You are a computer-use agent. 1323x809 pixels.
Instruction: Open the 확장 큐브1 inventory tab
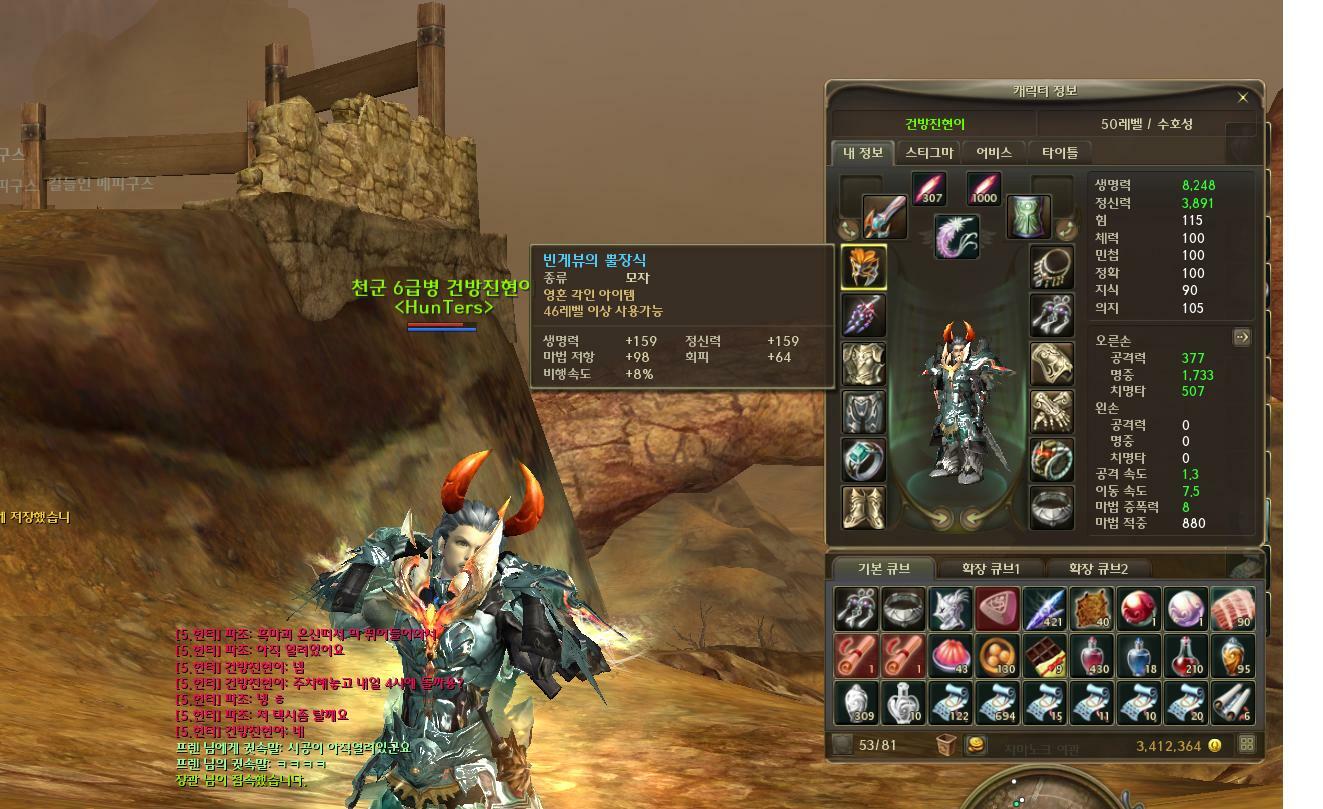[x=990, y=569]
